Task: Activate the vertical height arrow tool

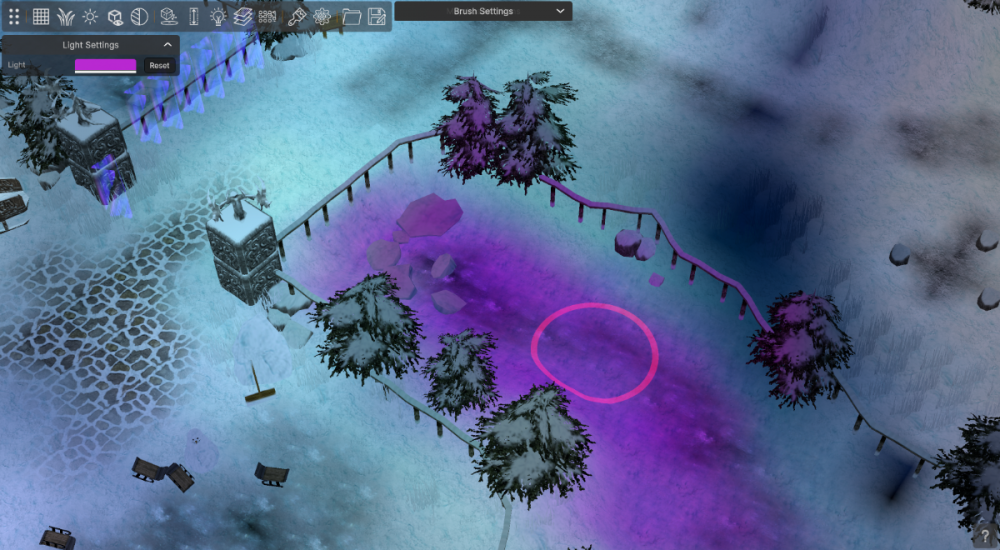Action: [194, 16]
